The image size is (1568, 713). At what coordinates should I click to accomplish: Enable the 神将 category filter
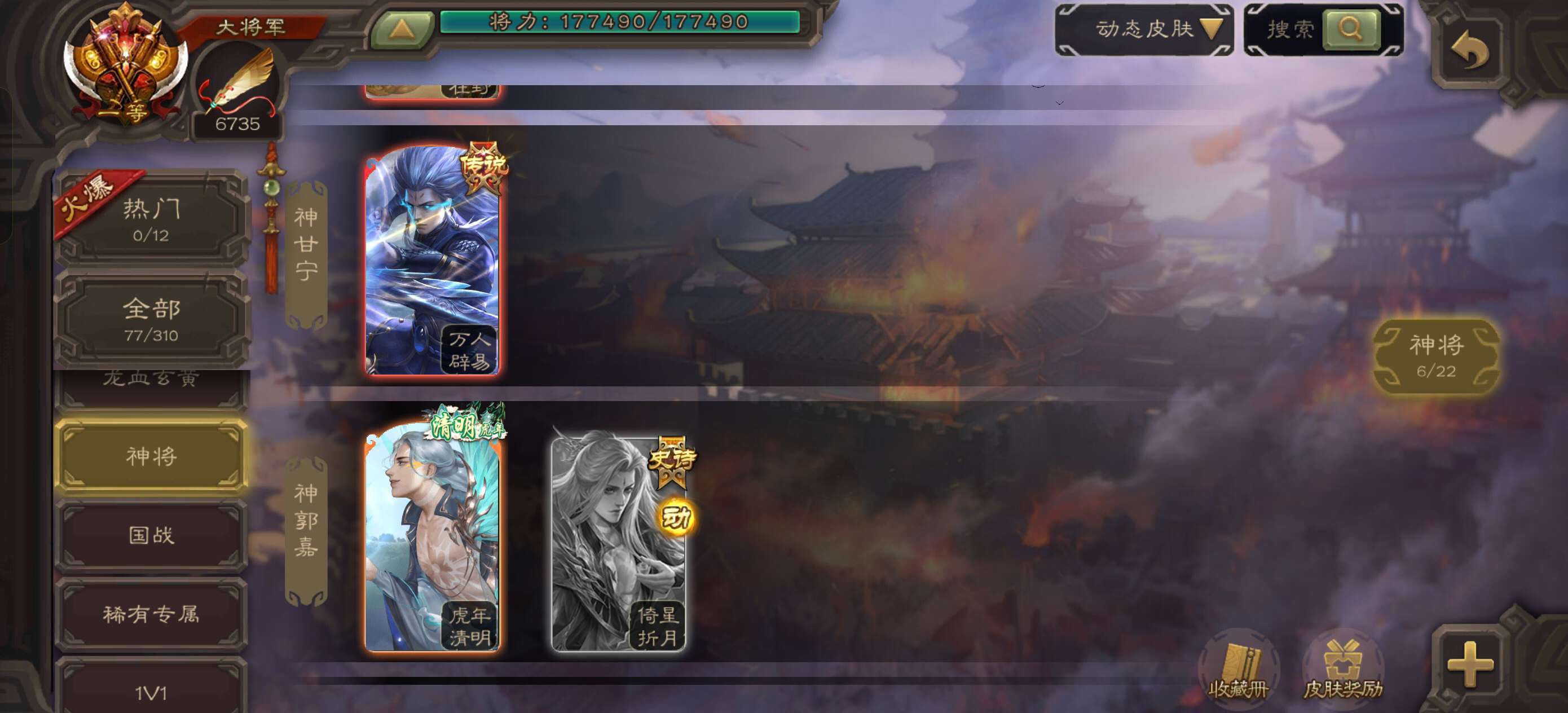(151, 457)
